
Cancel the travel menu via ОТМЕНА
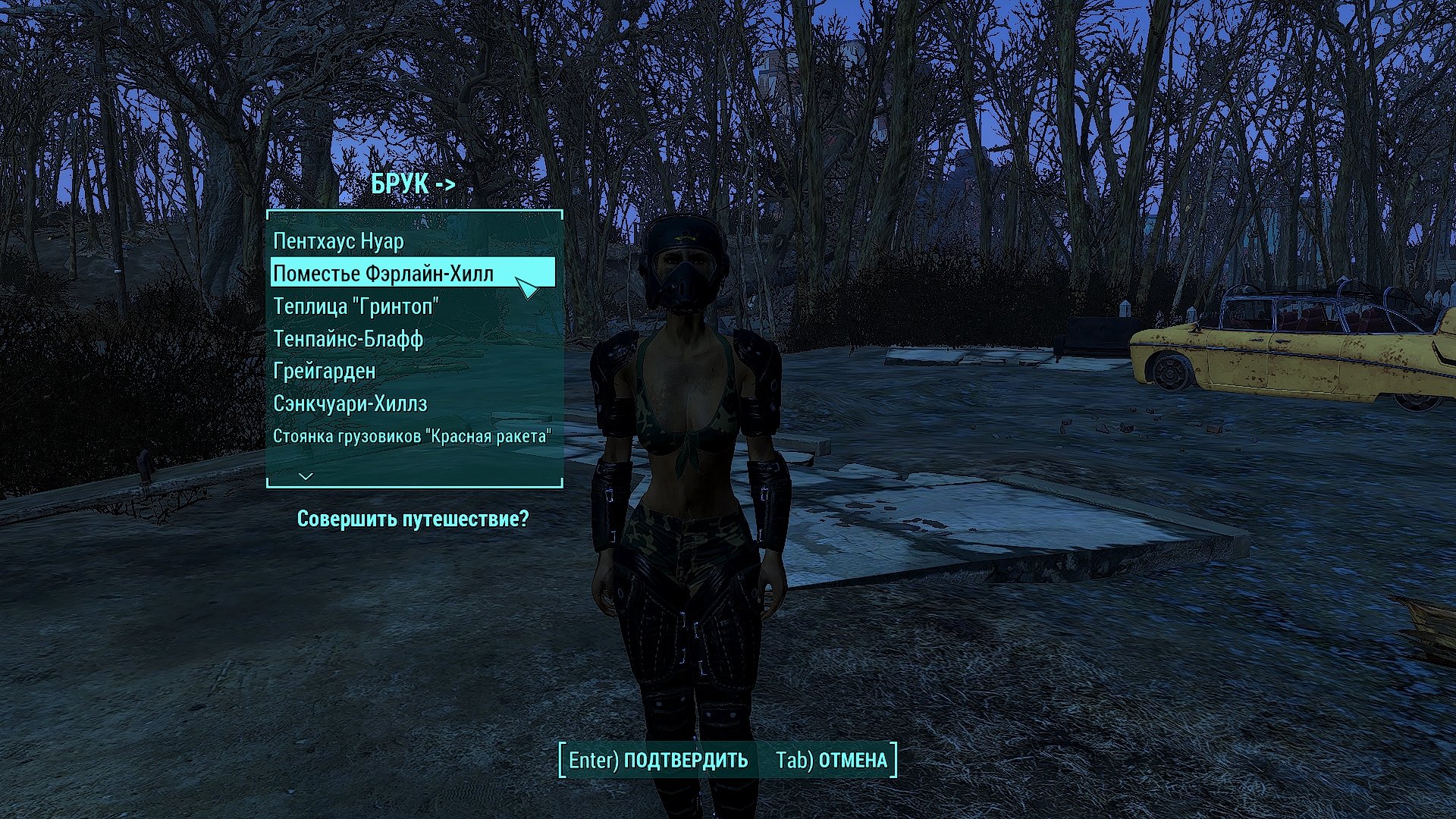832,760
